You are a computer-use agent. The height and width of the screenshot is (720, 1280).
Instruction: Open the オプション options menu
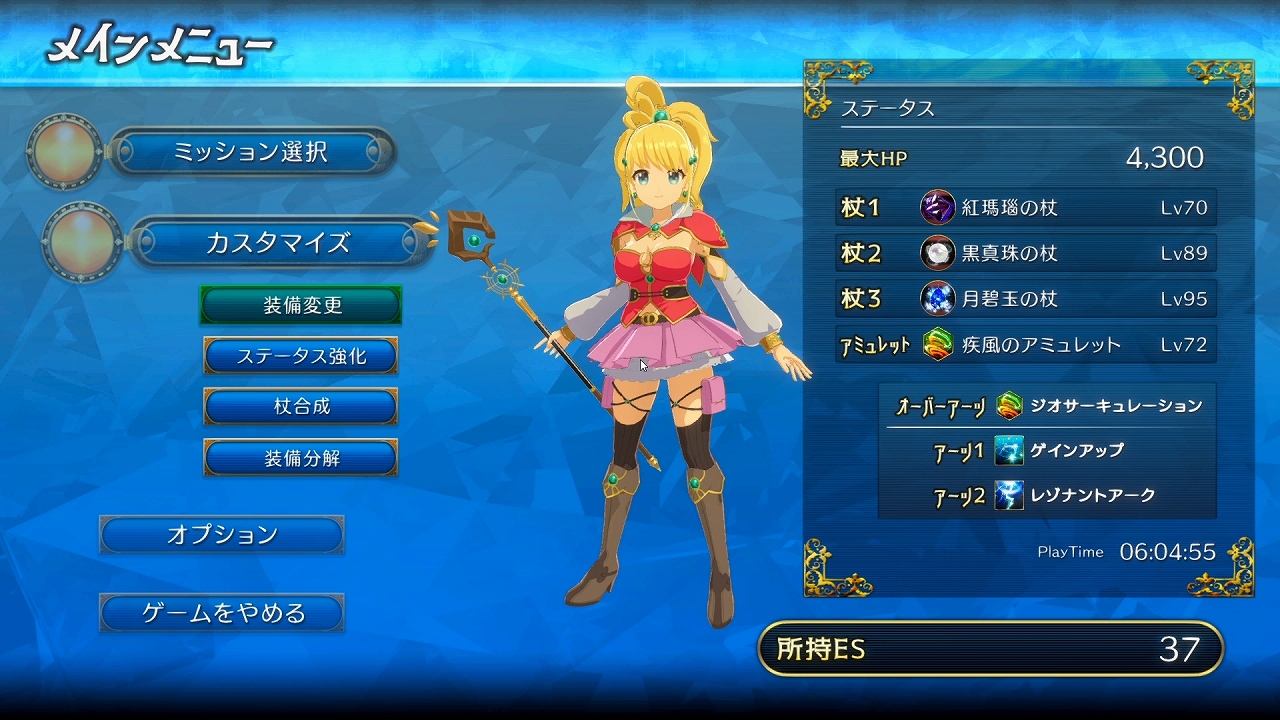pyautogui.click(x=222, y=535)
